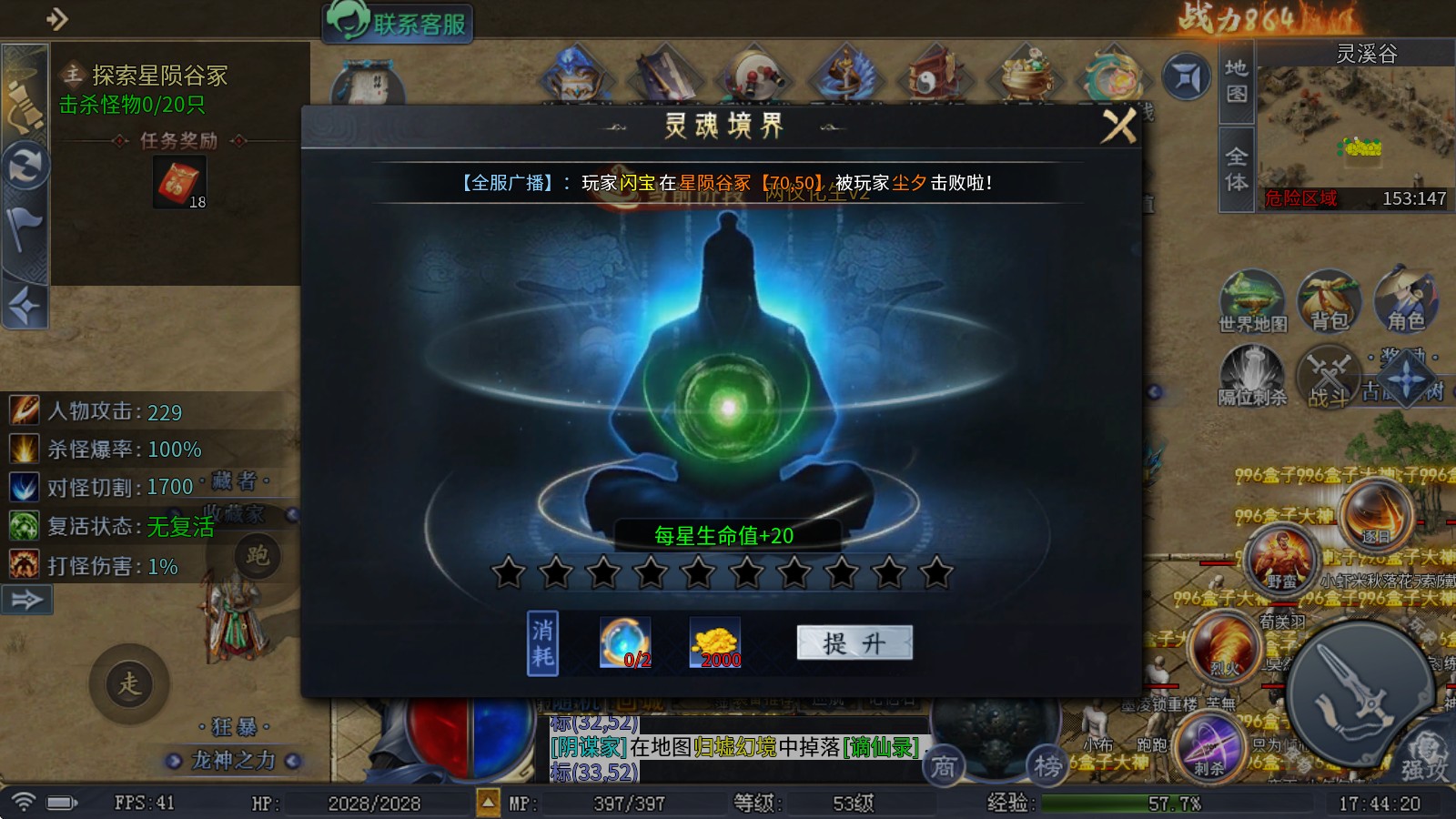This screenshot has width=1456, height=819.
Task: Click the 经验 experience progress bar
Action: (1119, 804)
